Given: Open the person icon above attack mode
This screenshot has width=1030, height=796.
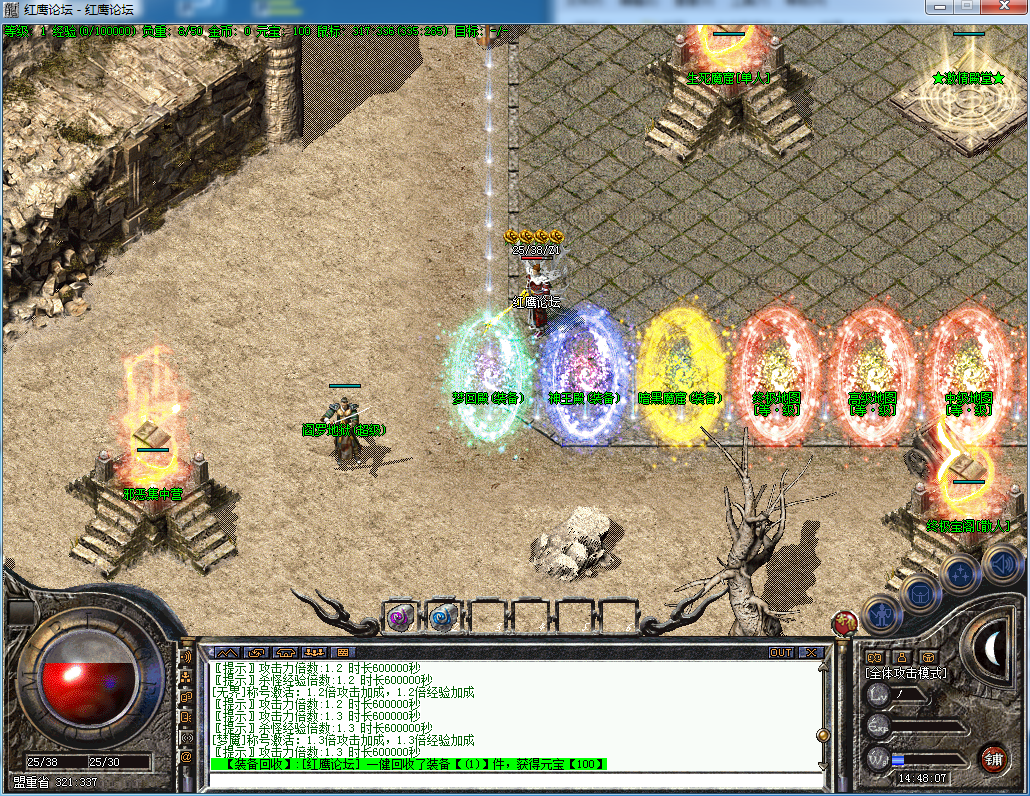Looking at the screenshot, I should (900, 656).
